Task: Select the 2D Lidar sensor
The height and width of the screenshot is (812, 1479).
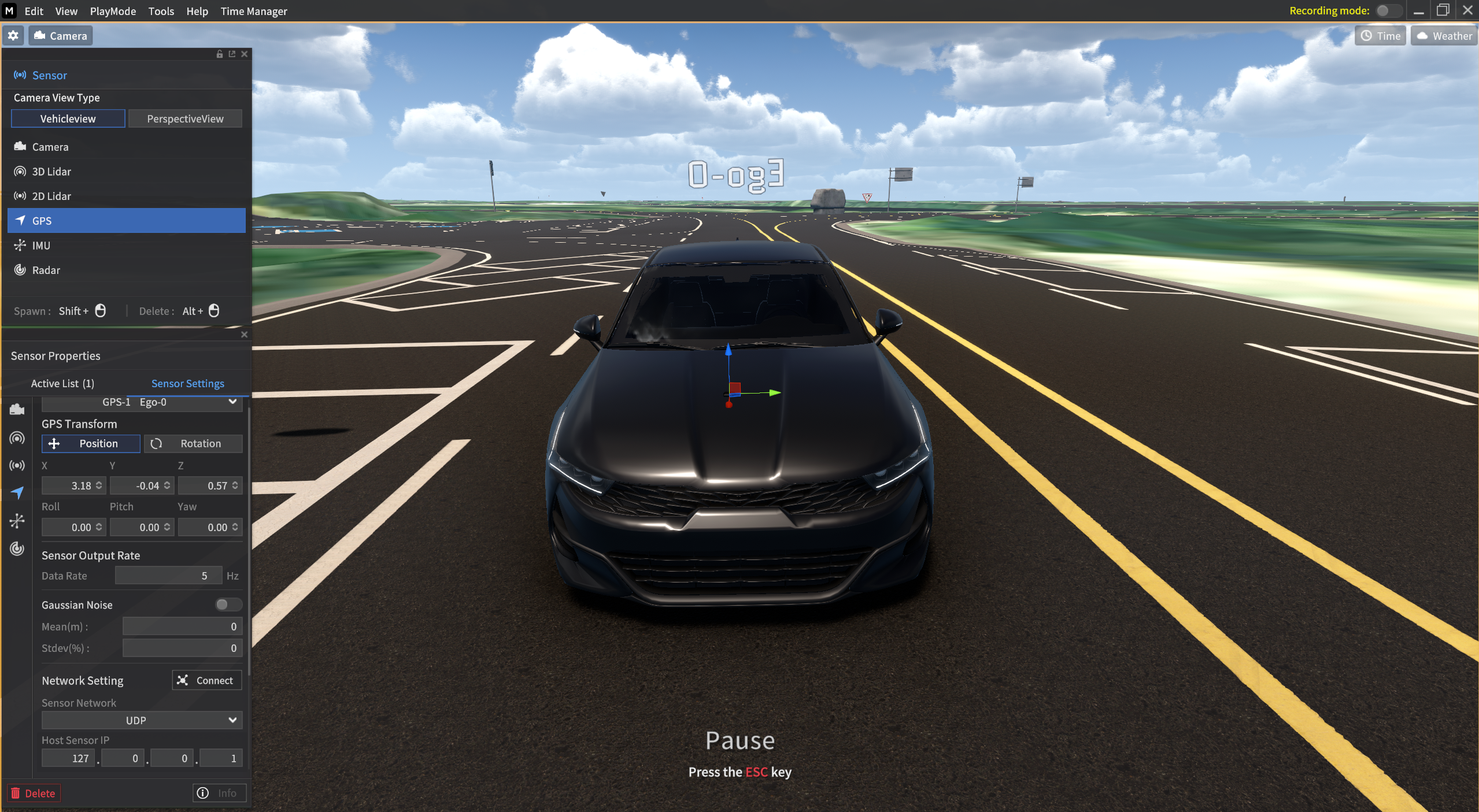Action: pyautogui.click(x=51, y=196)
